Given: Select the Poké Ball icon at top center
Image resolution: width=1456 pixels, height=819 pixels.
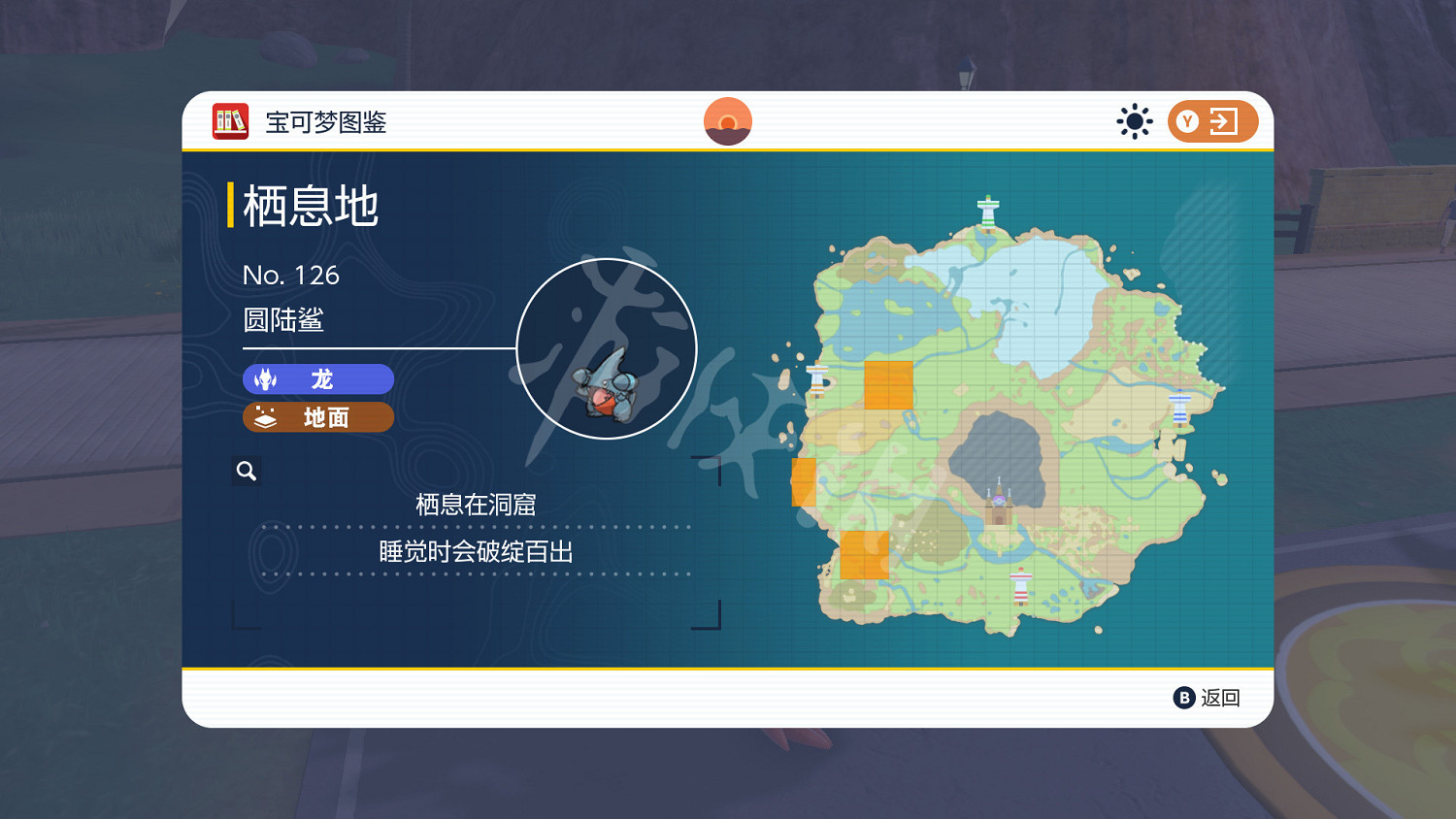Looking at the screenshot, I should (x=728, y=120).
